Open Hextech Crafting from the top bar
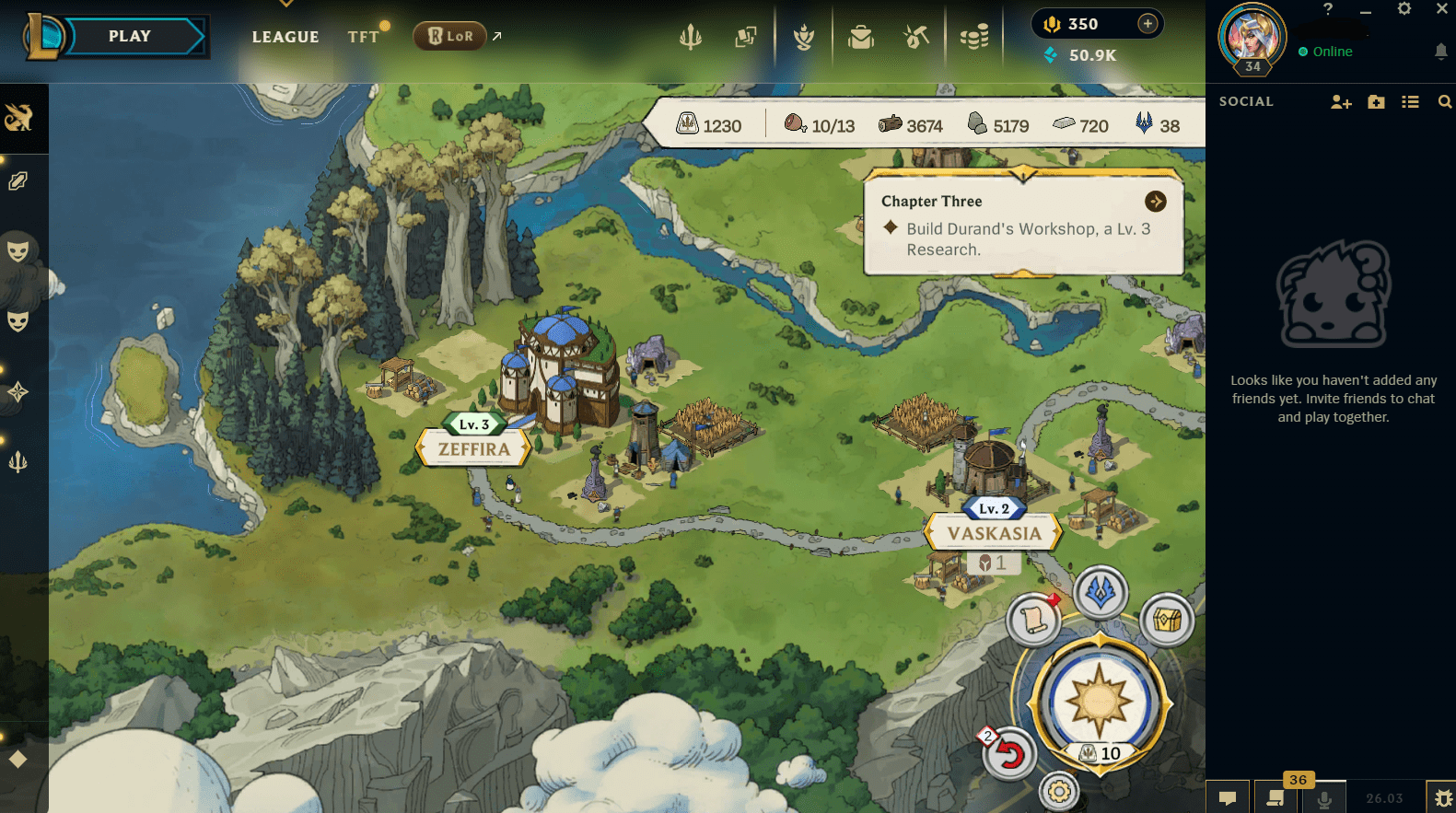 click(917, 37)
